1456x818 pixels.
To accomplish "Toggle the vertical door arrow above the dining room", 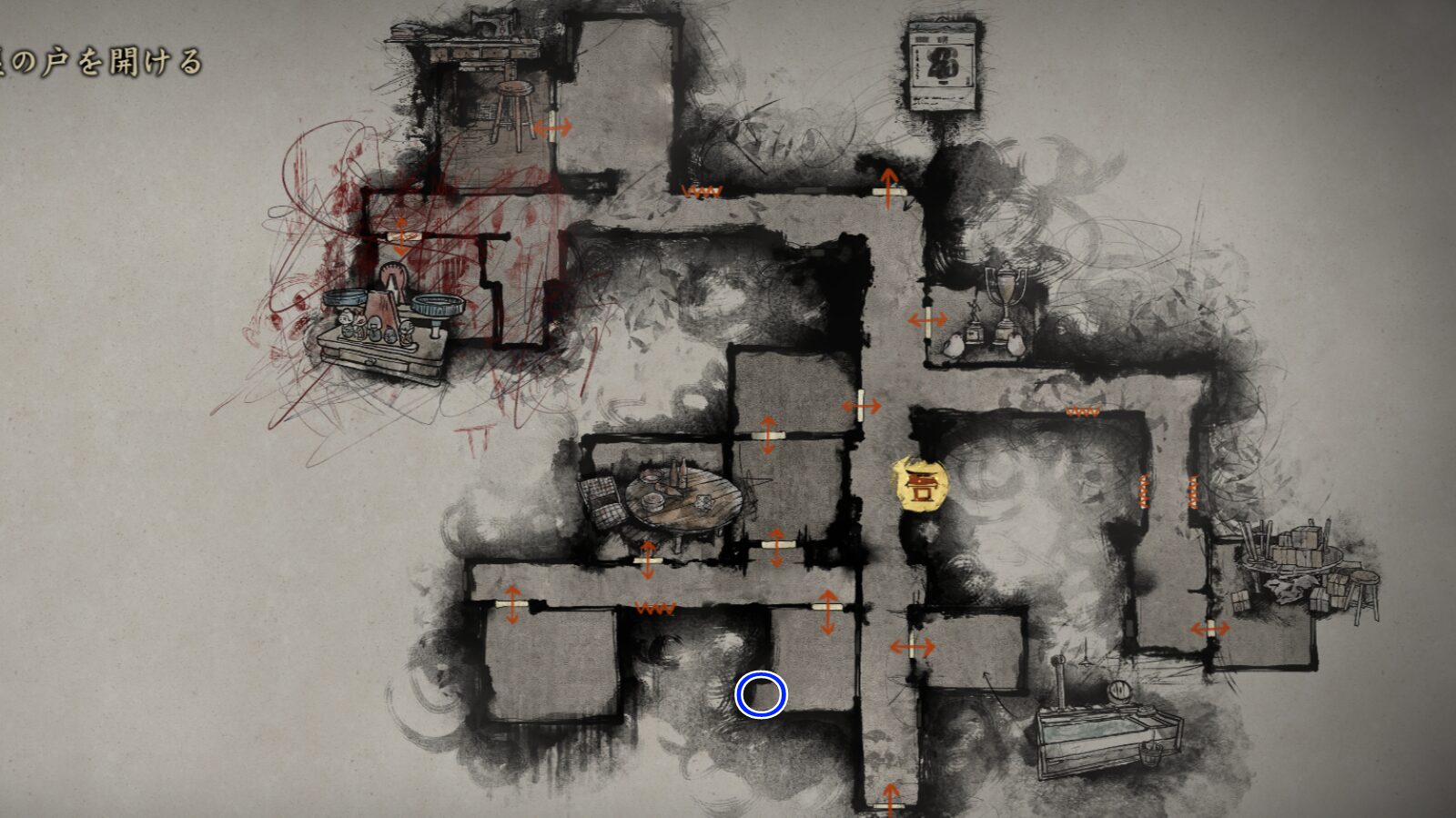I will click(x=767, y=437).
